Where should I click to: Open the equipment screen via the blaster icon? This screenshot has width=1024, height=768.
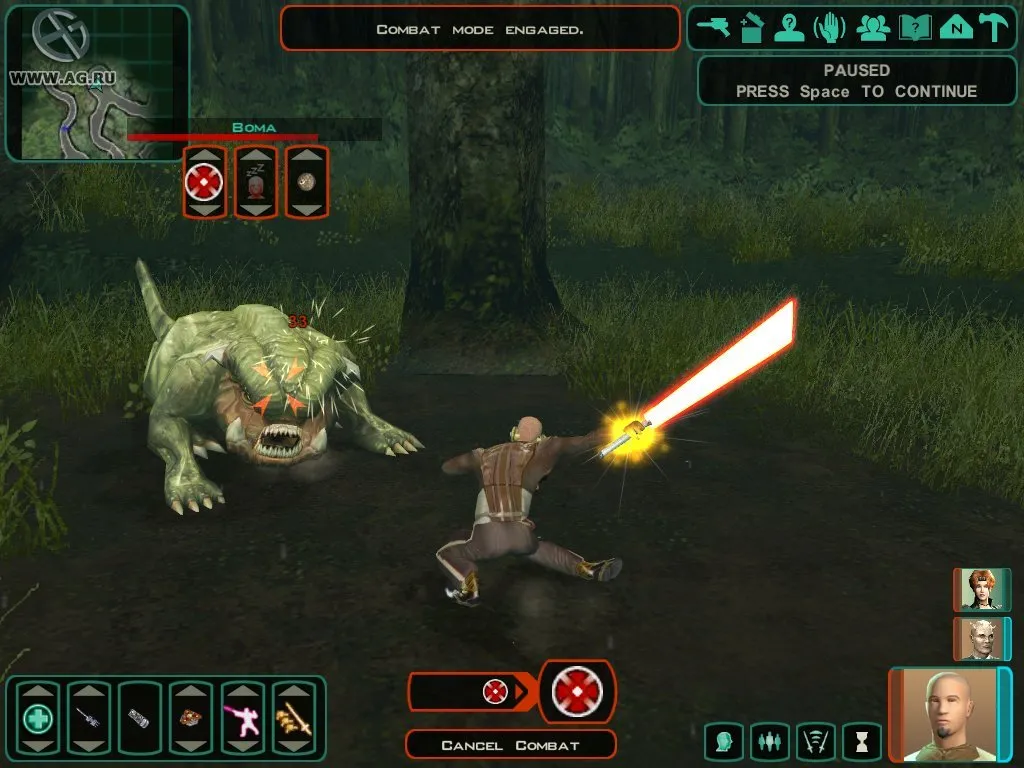tap(714, 28)
